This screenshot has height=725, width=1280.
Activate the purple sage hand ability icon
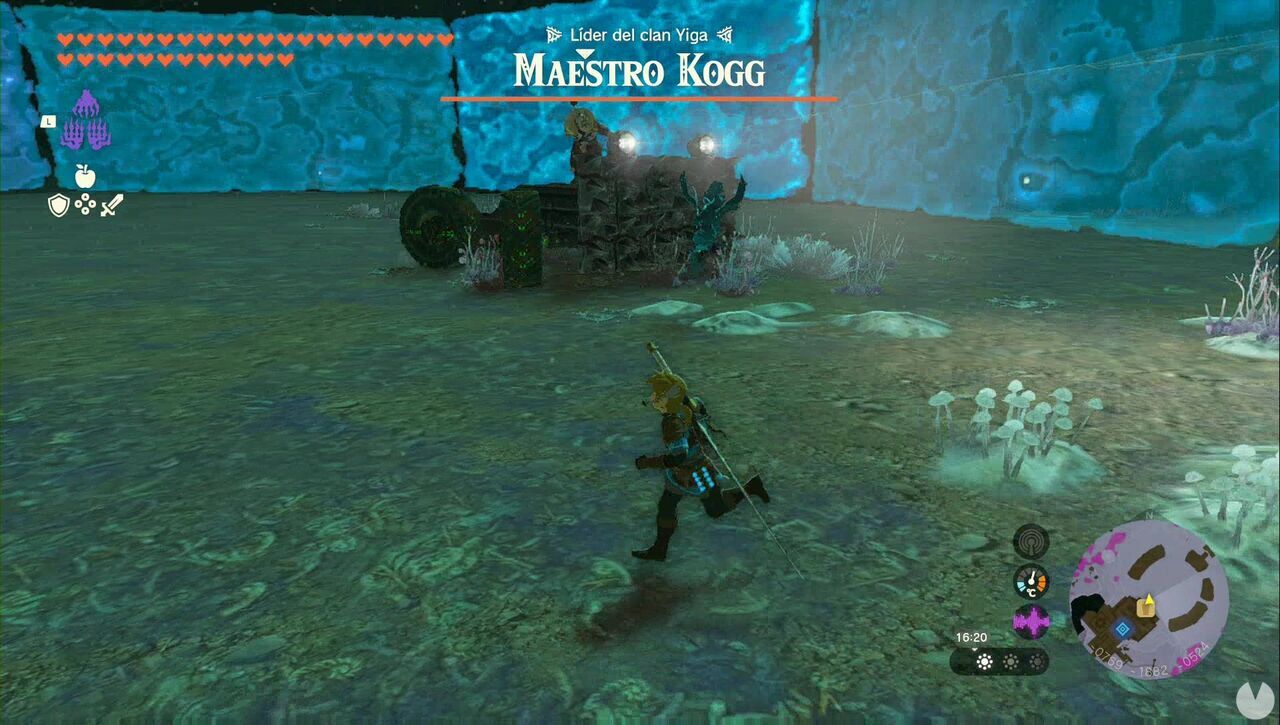(86, 120)
